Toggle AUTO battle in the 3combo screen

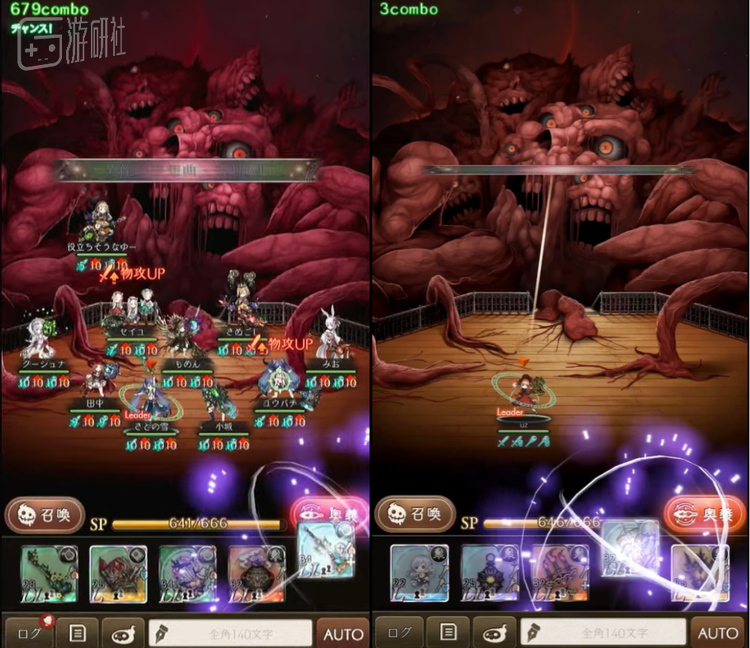(x=717, y=632)
